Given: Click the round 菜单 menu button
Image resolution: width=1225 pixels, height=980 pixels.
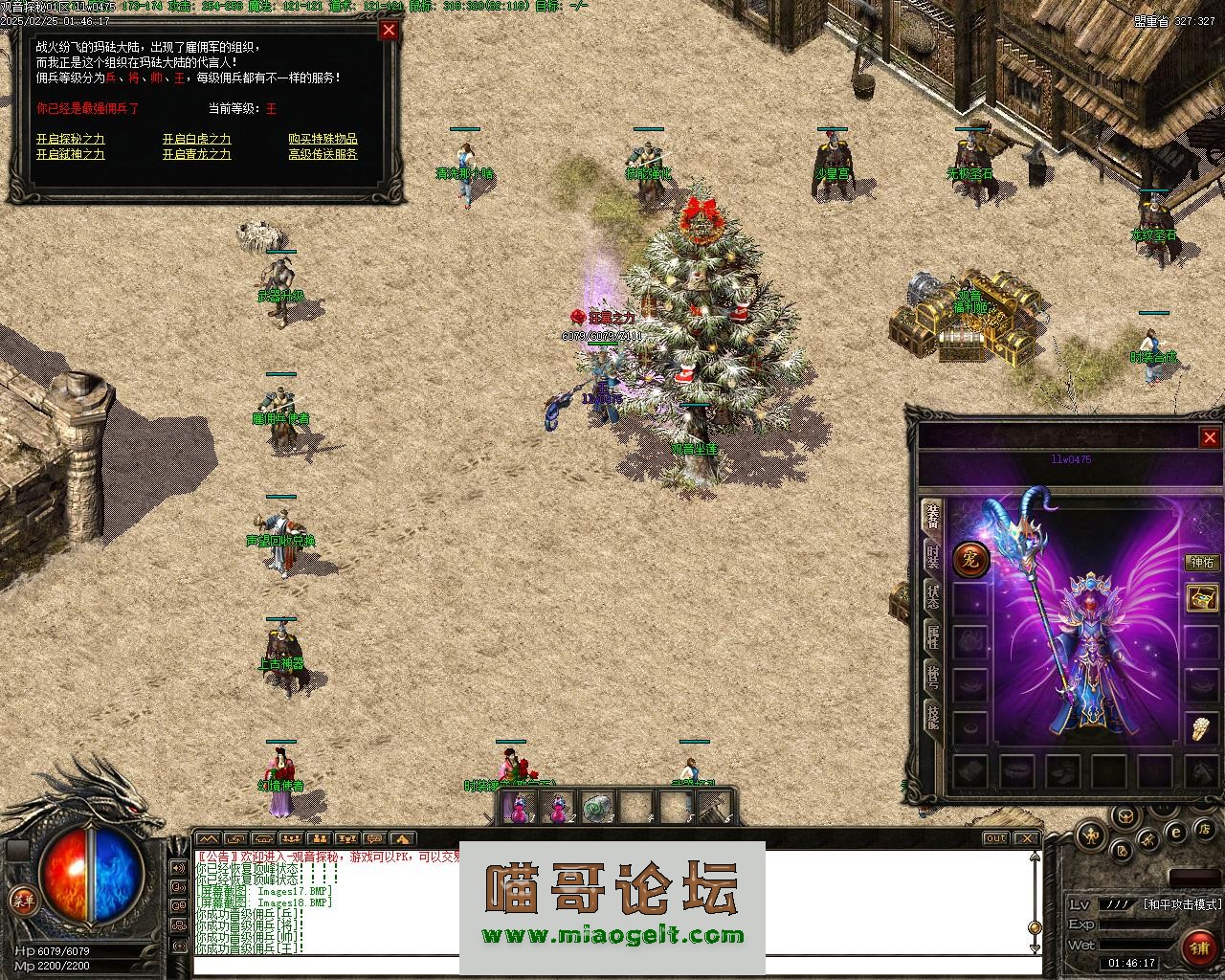Looking at the screenshot, I should click(22, 900).
